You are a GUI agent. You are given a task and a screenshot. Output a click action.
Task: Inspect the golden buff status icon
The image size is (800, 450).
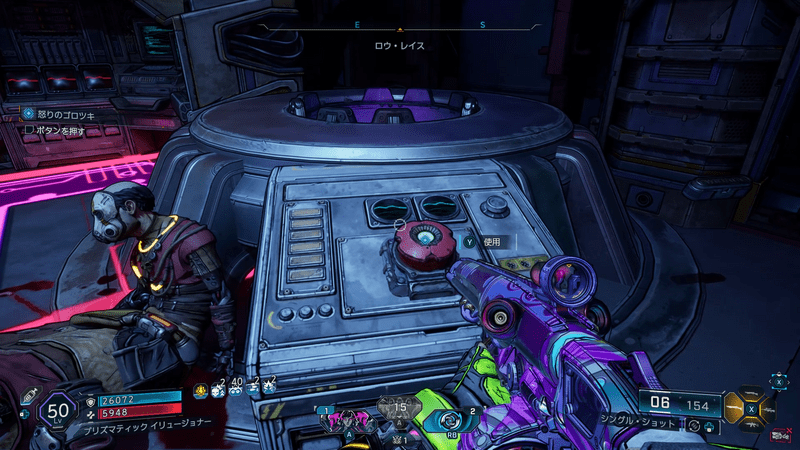(201, 389)
